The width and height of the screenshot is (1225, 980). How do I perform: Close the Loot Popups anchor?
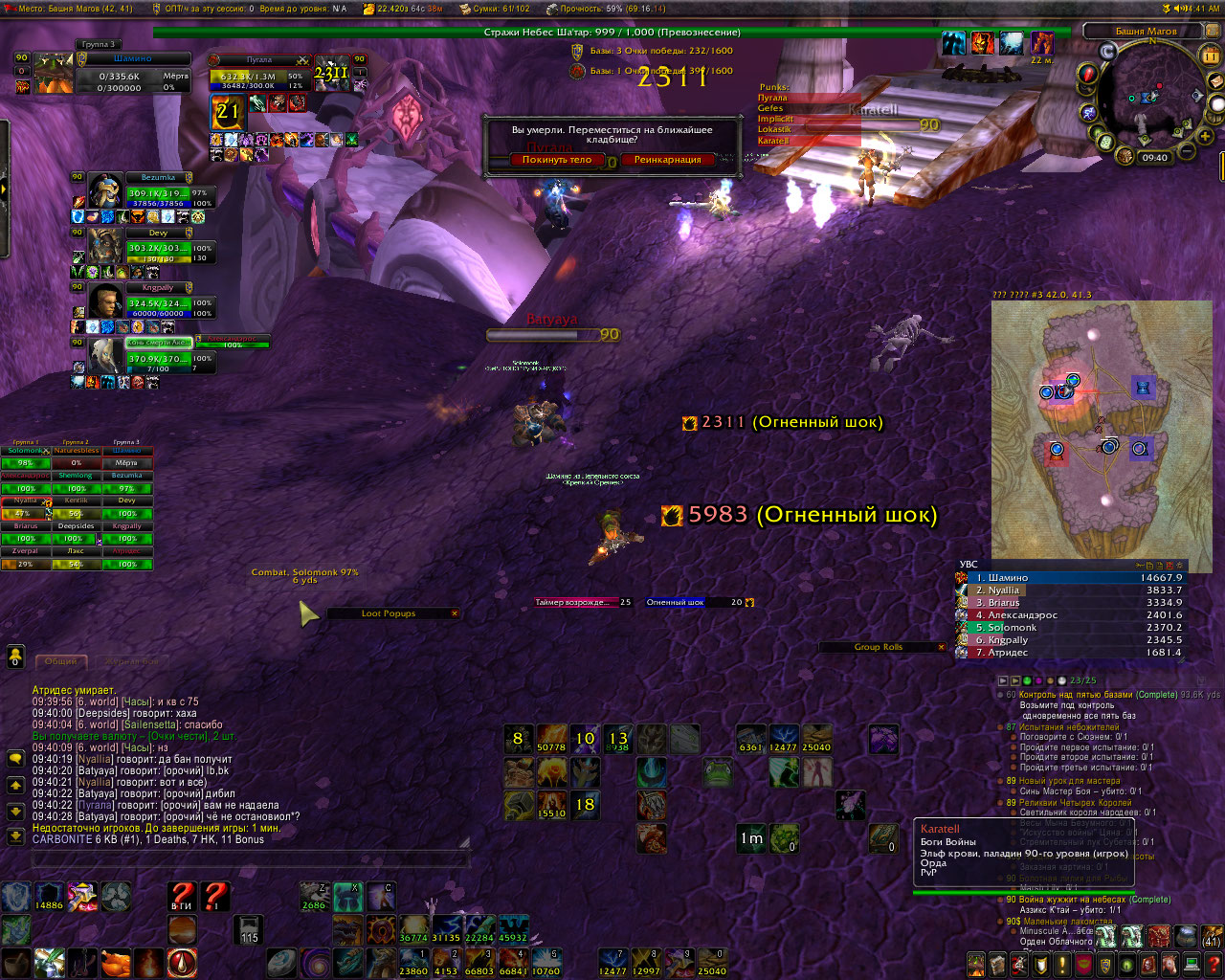pyautogui.click(x=455, y=613)
